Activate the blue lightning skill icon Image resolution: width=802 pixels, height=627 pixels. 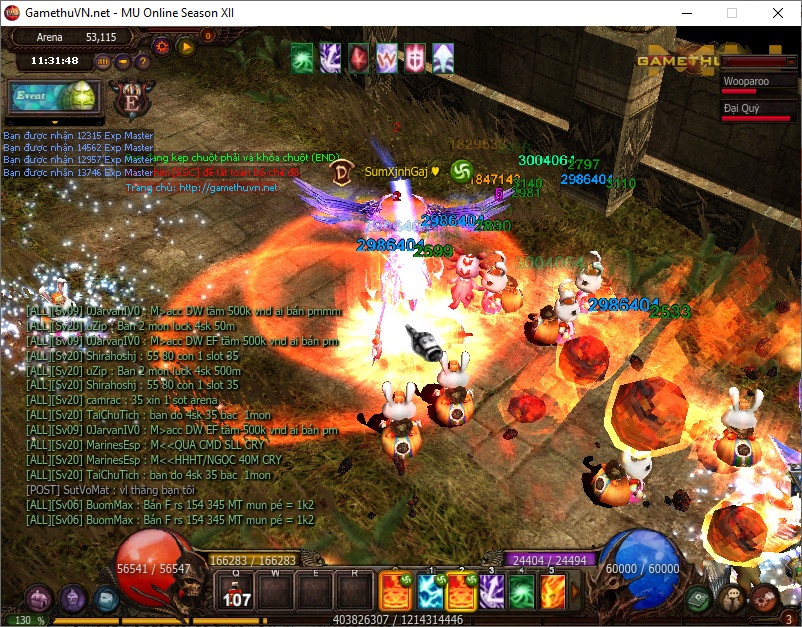click(430, 592)
